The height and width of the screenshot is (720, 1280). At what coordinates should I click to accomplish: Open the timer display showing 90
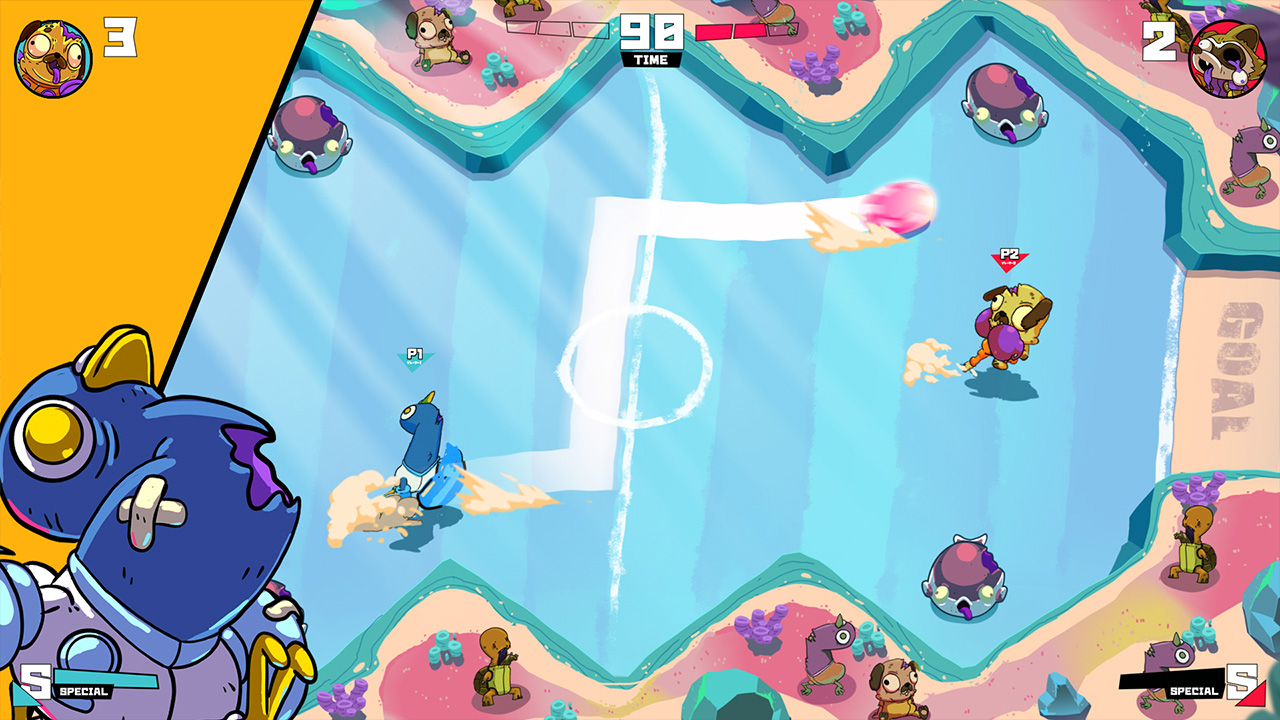click(x=650, y=30)
